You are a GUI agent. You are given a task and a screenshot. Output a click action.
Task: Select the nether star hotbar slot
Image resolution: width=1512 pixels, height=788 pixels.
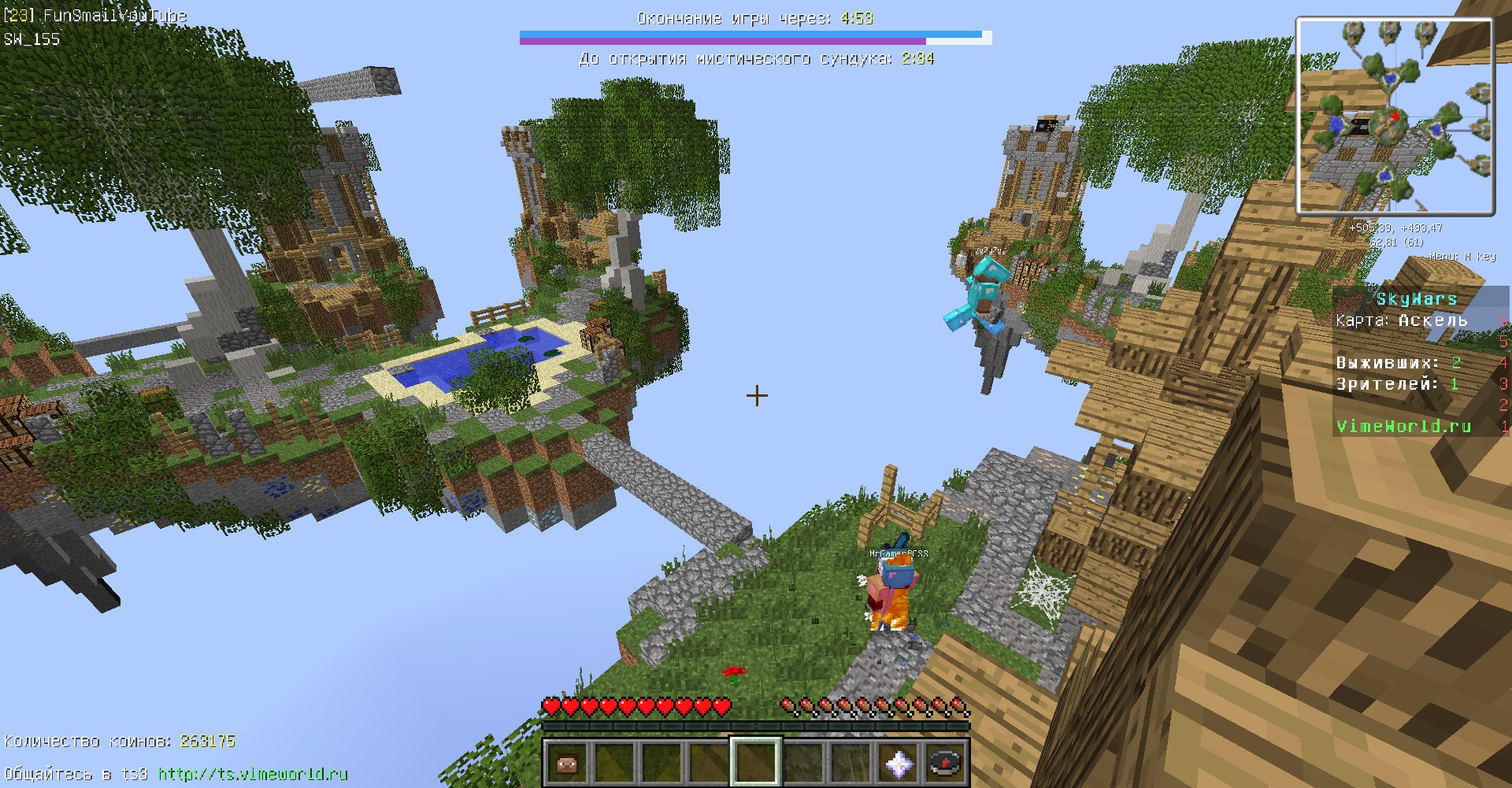click(x=899, y=762)
